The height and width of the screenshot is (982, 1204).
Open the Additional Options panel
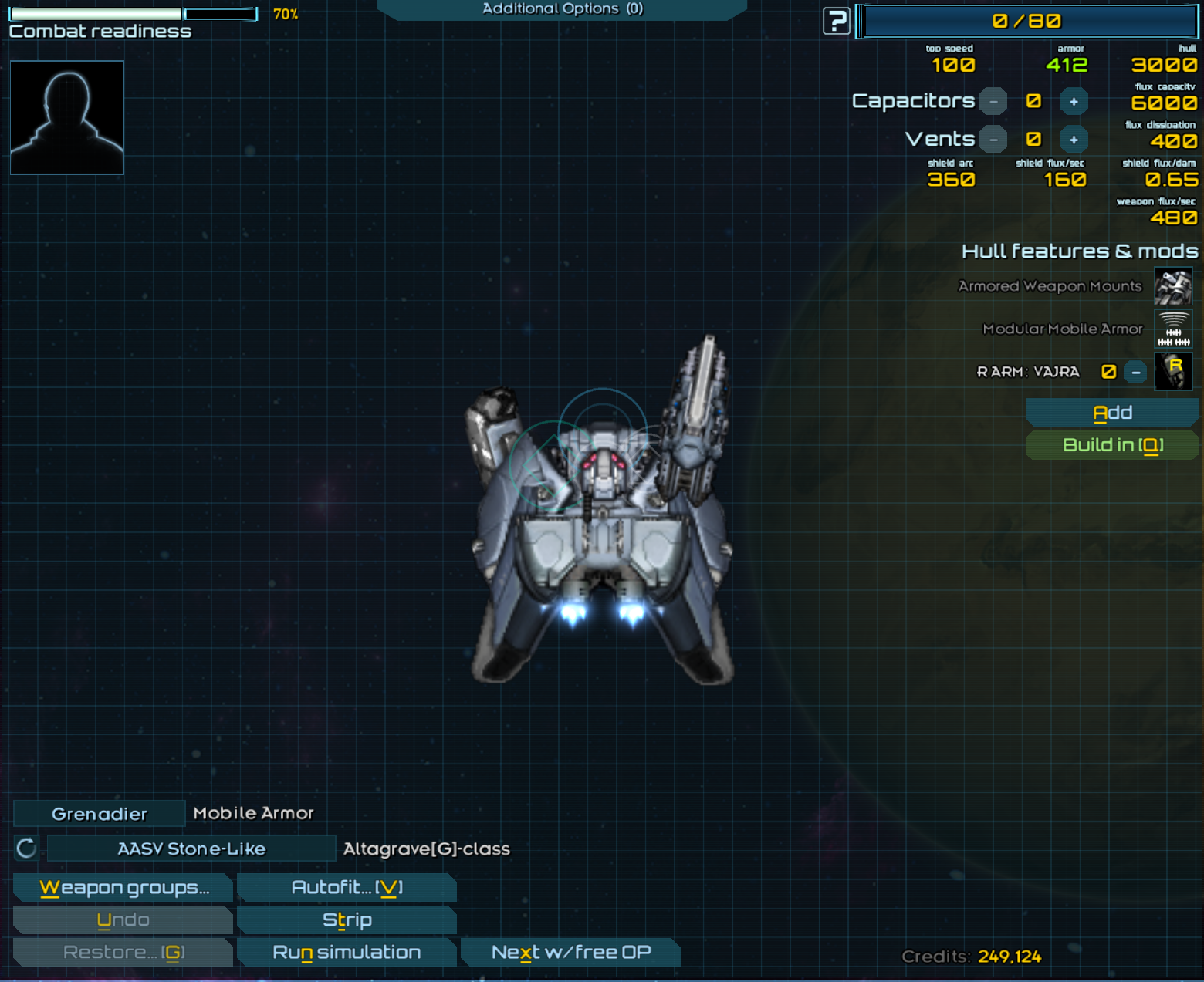click(562, 9)
